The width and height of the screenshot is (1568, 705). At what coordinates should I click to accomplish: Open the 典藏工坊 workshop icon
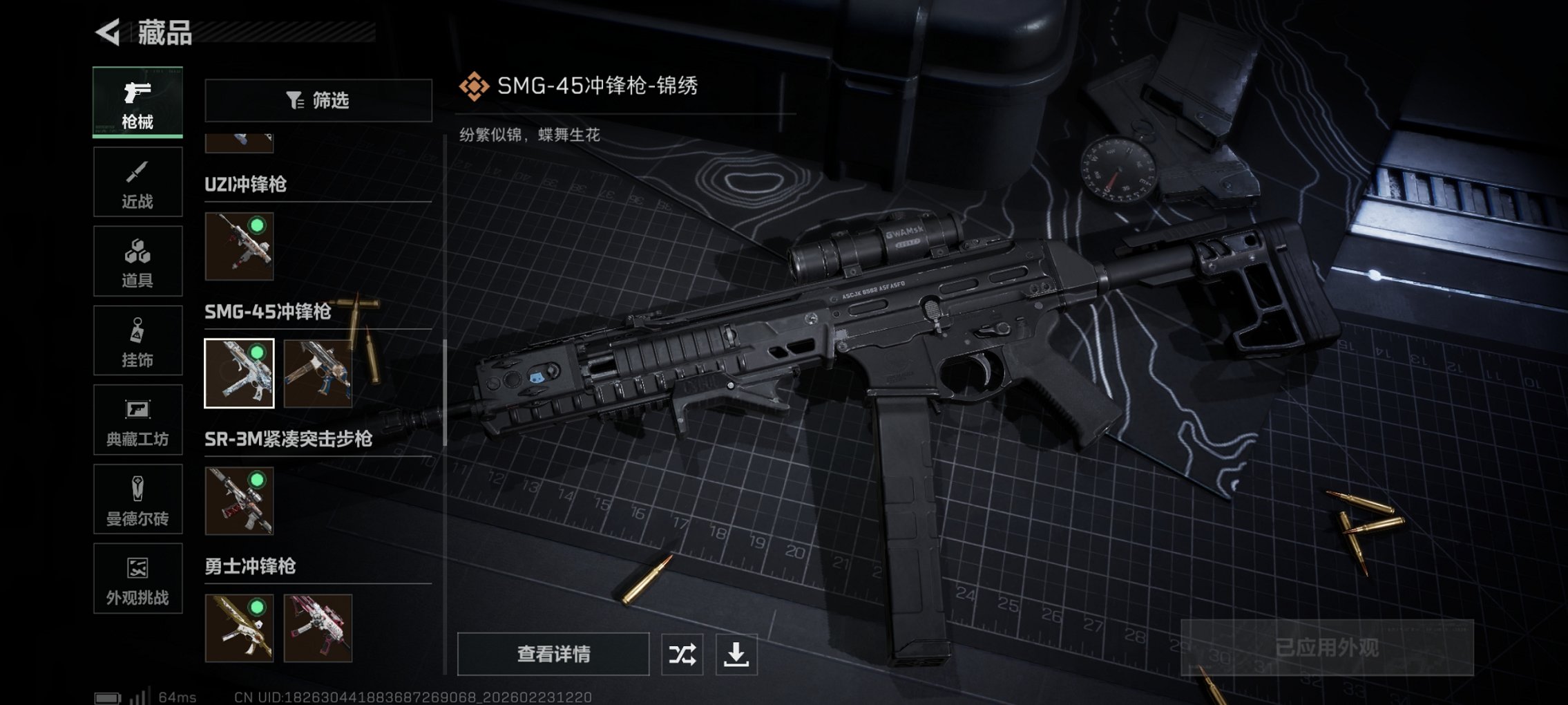click(137, 420)
